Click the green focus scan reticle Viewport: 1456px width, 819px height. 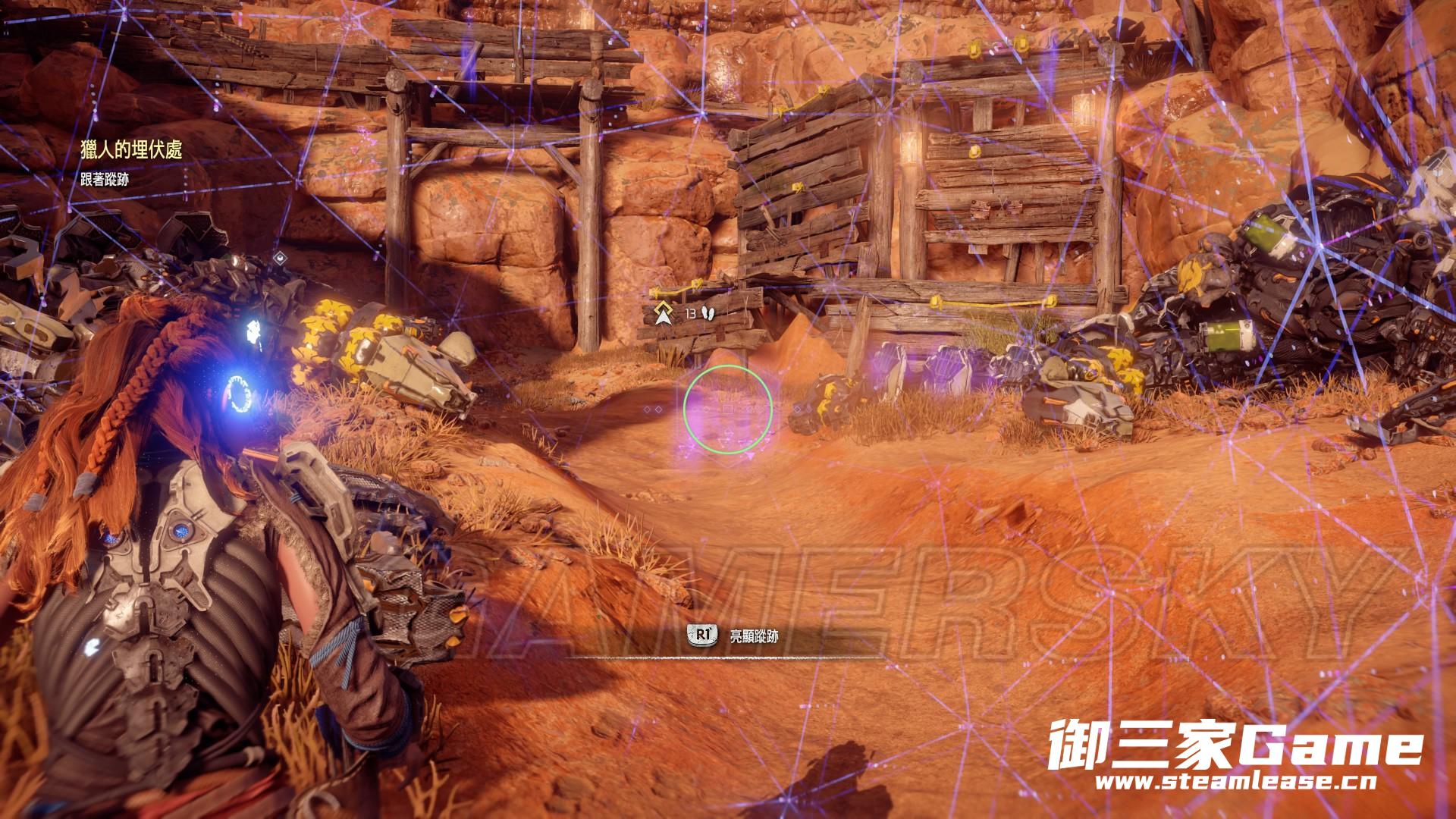coord(727,409)
